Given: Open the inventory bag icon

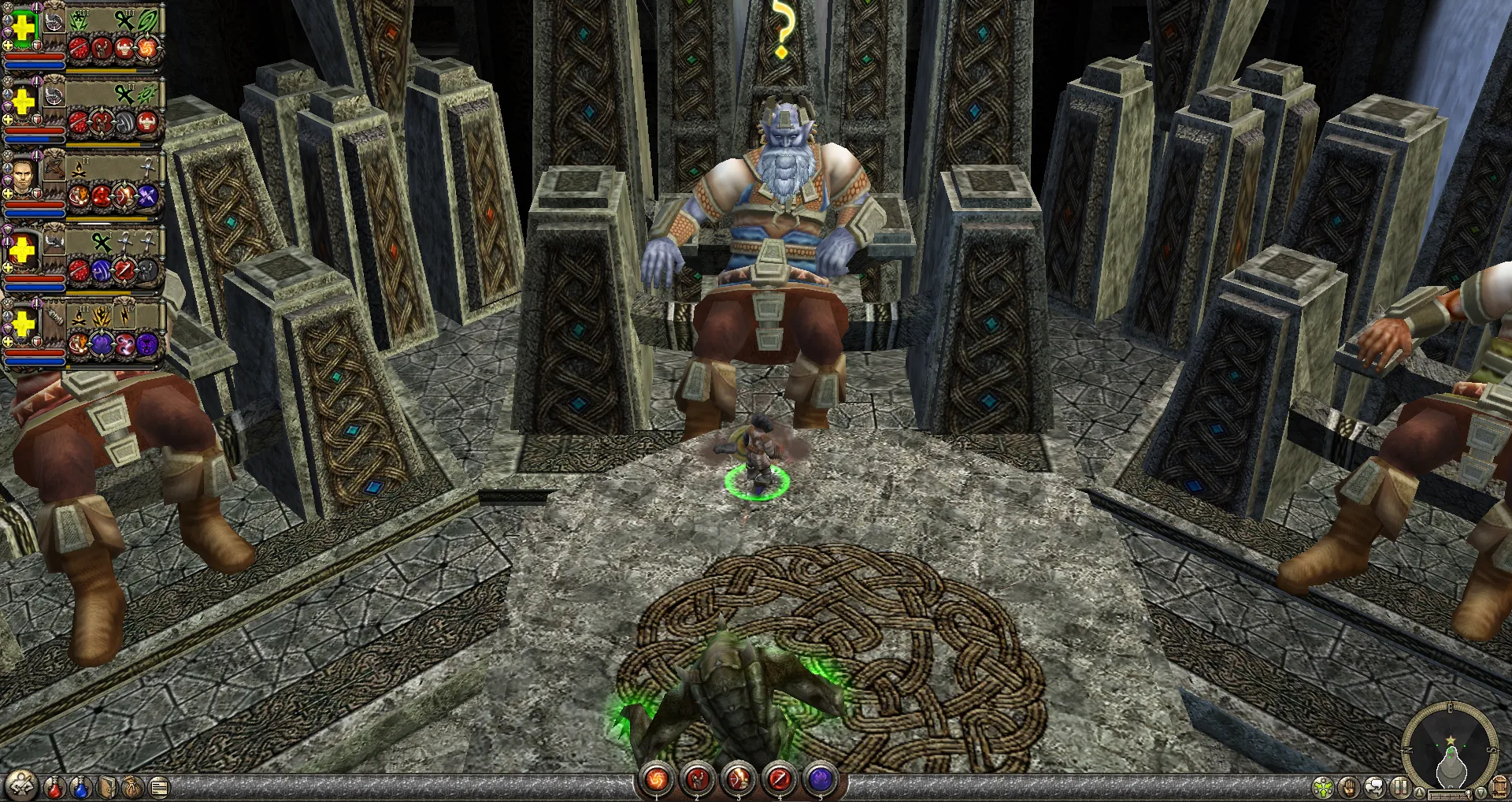Looking at the screenshot, I should coord(133,786).
